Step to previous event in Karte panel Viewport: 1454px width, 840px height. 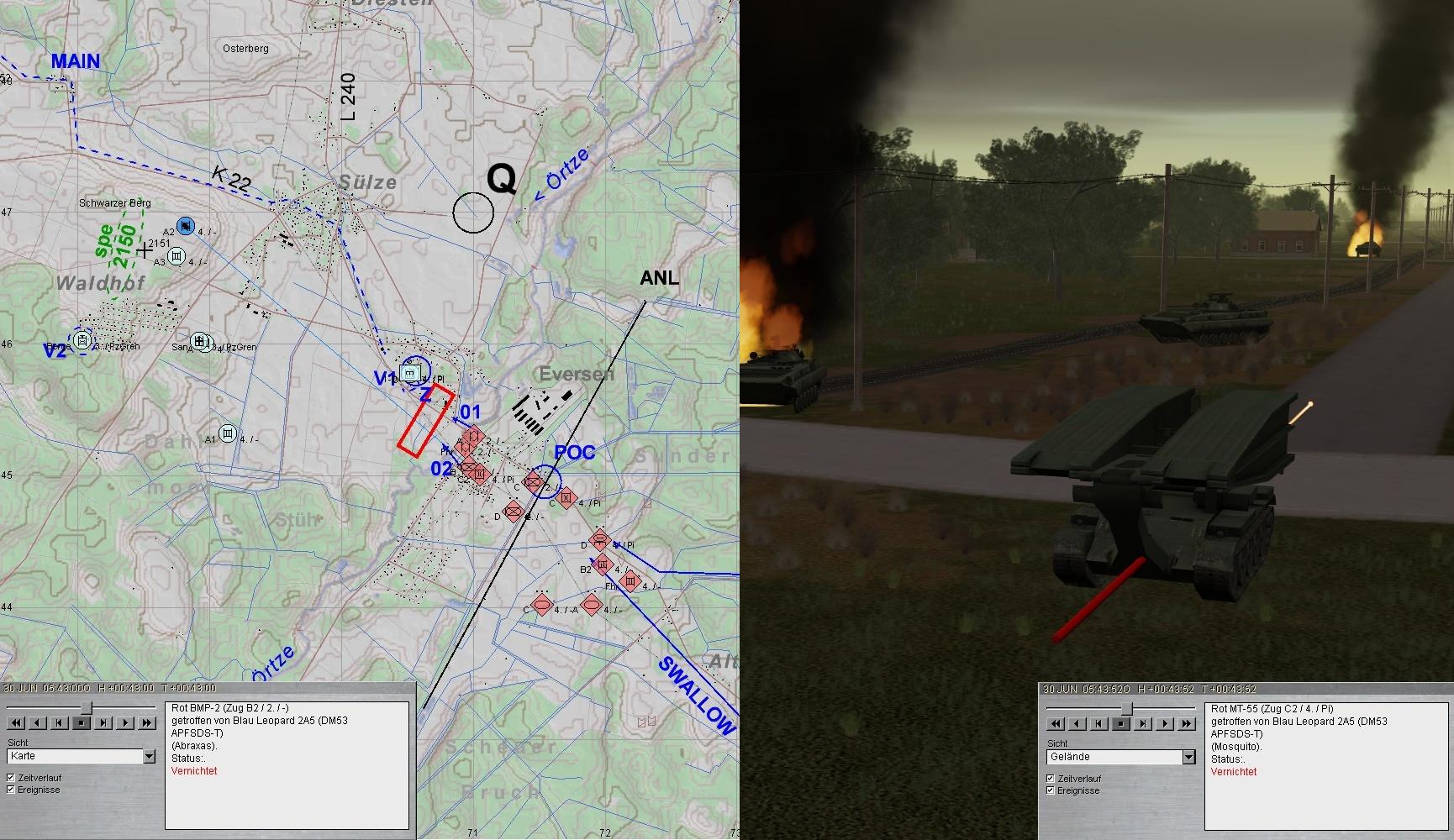(x=60, y=722)
